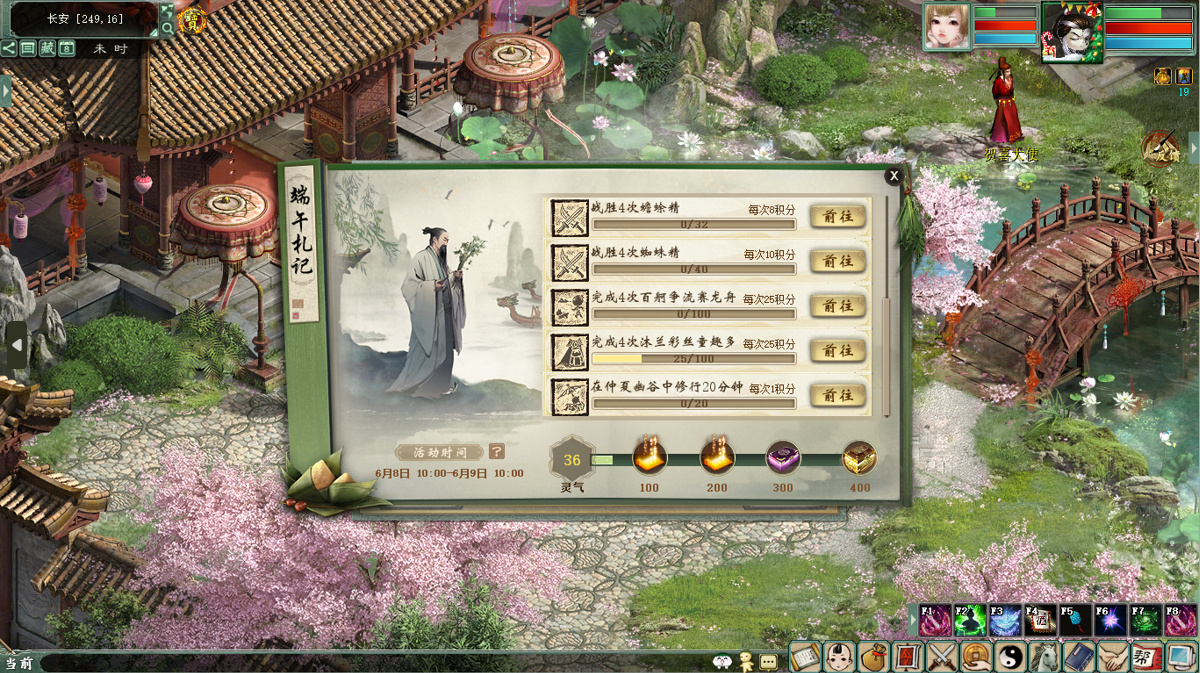Close the 端午札记 event panel
The height and width of the screenshot is (673, 1200).
894,176
